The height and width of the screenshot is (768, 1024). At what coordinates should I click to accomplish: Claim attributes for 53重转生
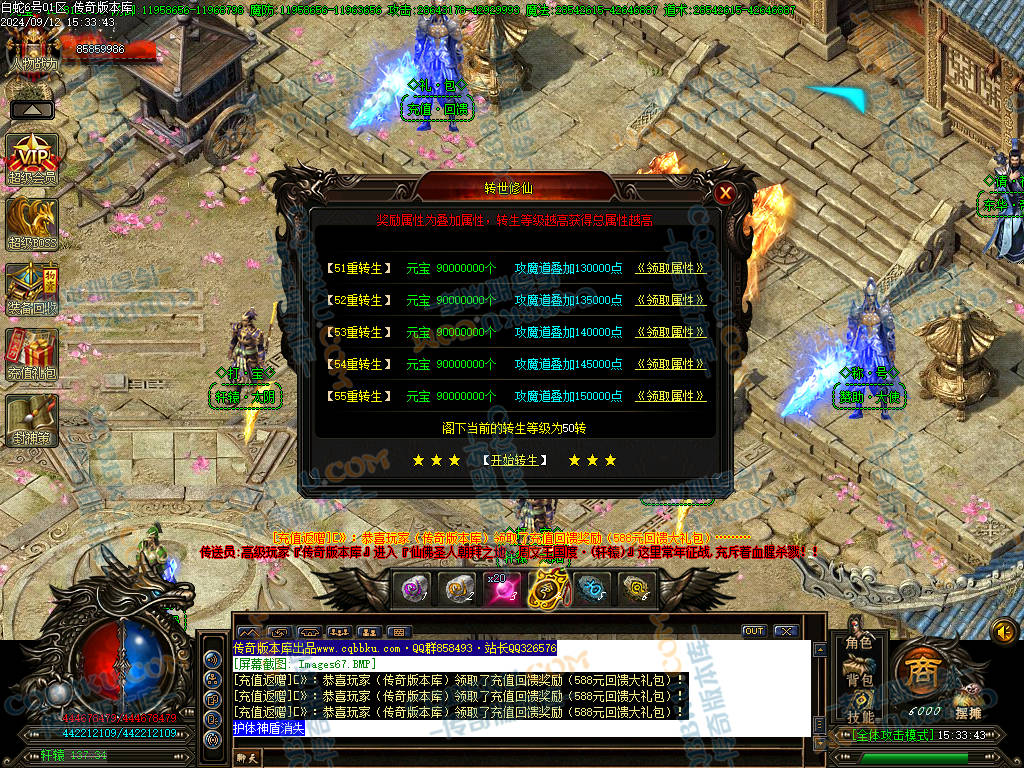click(x=670, y=332)
